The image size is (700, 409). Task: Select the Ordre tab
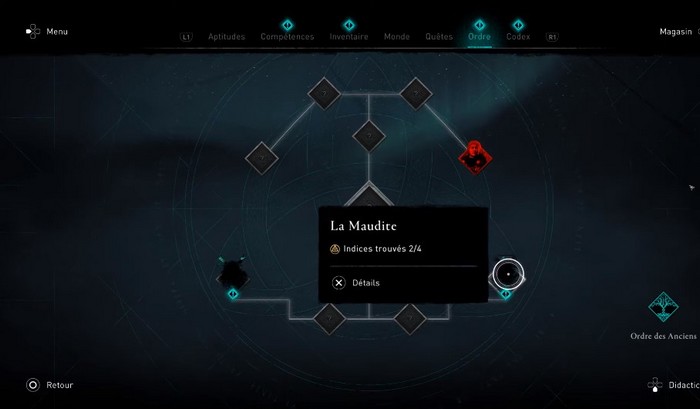tap(479, 37)
